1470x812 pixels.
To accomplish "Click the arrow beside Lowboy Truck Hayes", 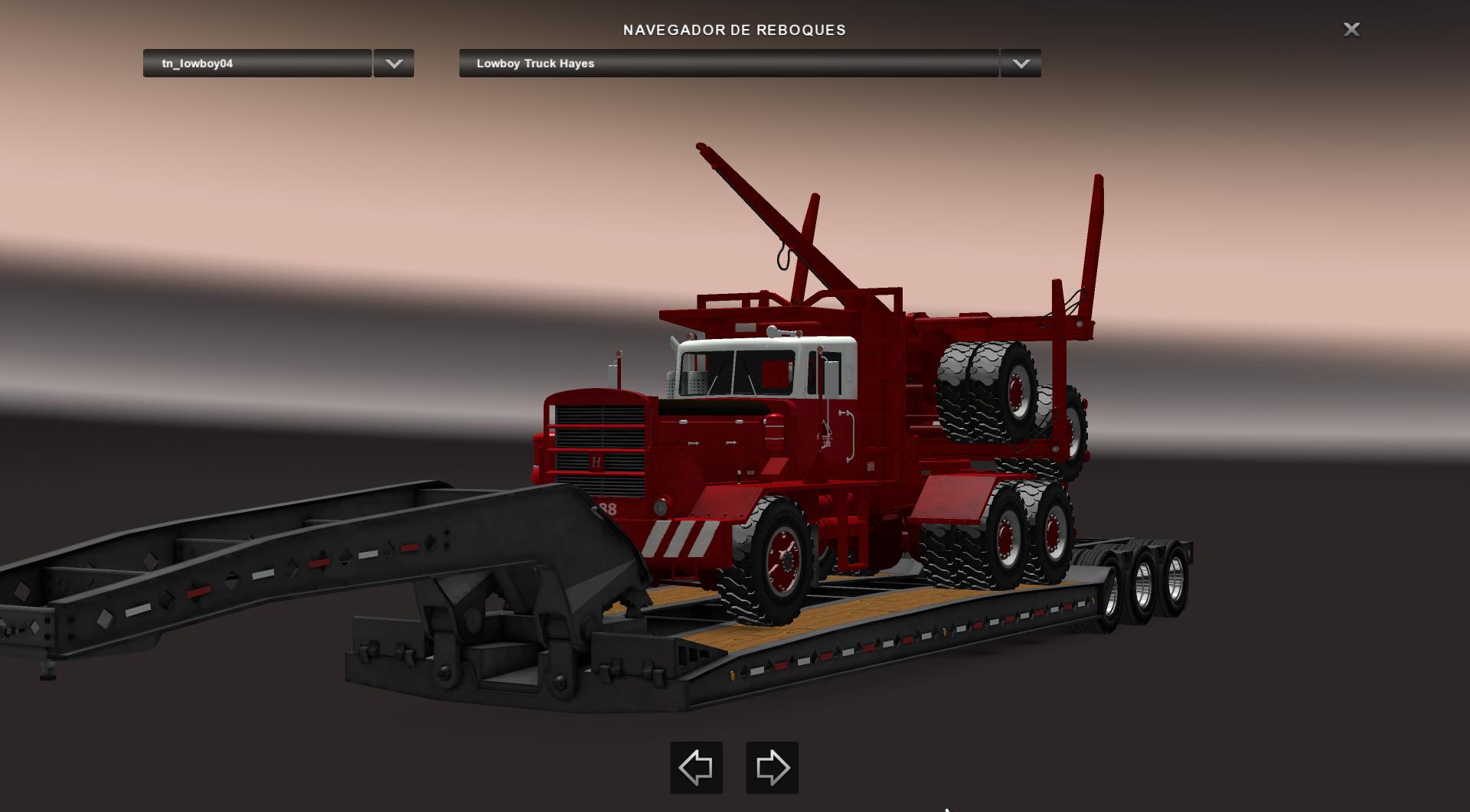I will tap(1021, 64).
